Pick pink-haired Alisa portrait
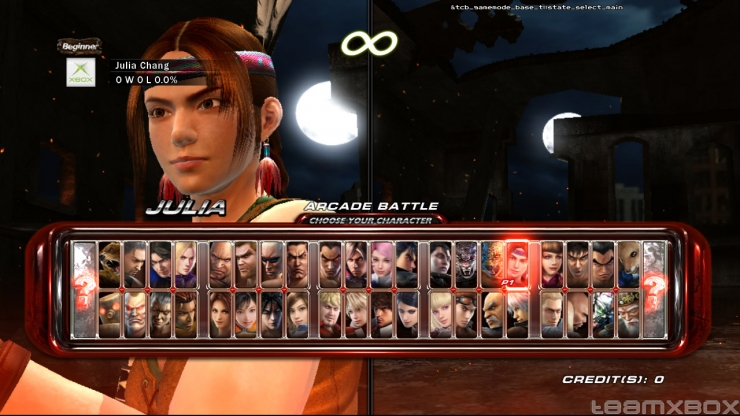 [x=382, y=264]
